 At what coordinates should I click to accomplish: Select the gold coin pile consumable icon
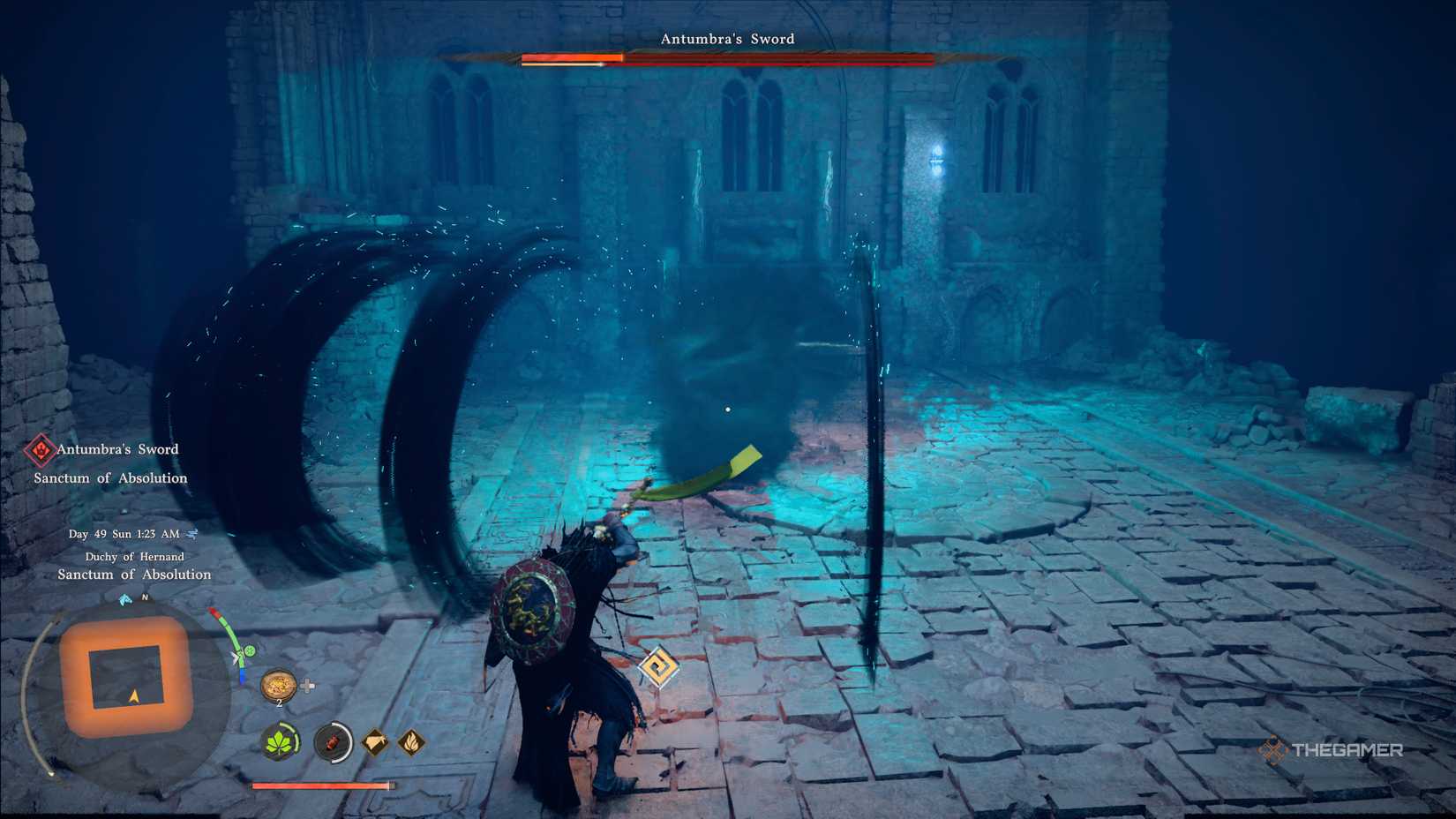point(278,685)
